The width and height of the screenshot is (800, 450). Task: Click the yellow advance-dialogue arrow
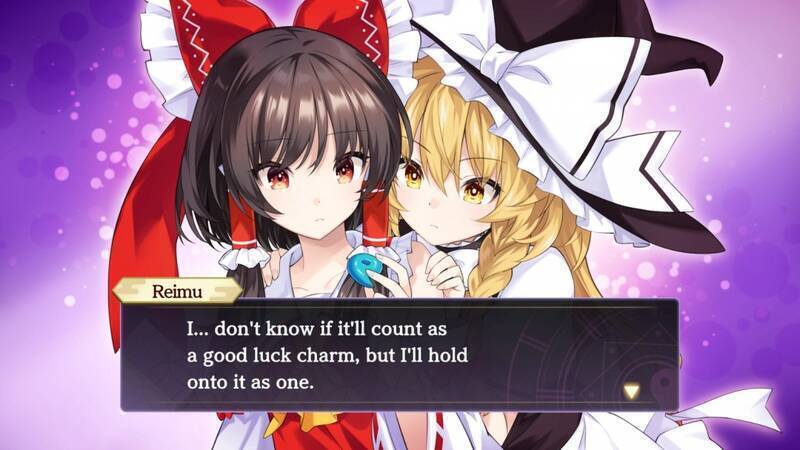631,390
